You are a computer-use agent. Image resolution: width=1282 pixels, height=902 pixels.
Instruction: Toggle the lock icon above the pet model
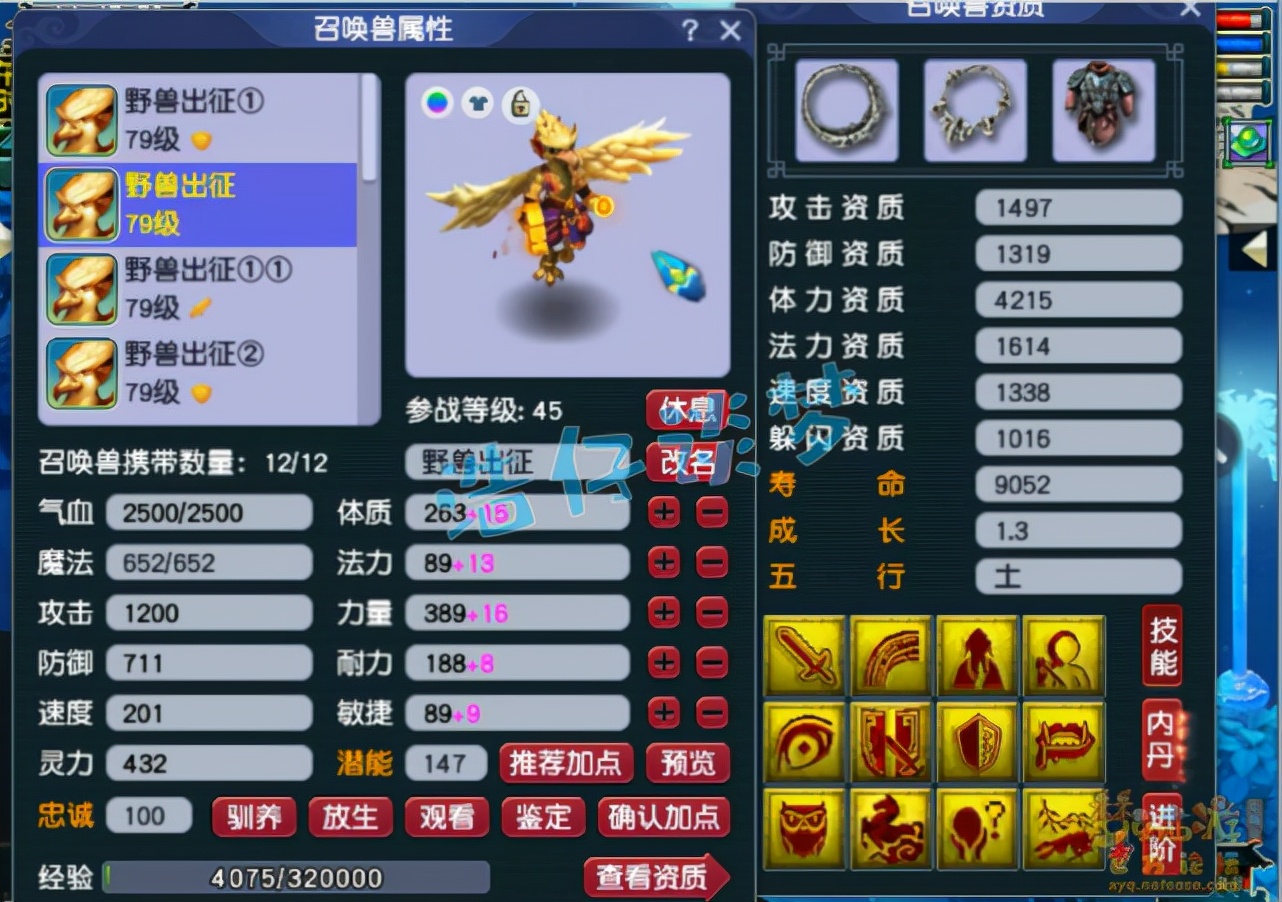pos(520,103)
